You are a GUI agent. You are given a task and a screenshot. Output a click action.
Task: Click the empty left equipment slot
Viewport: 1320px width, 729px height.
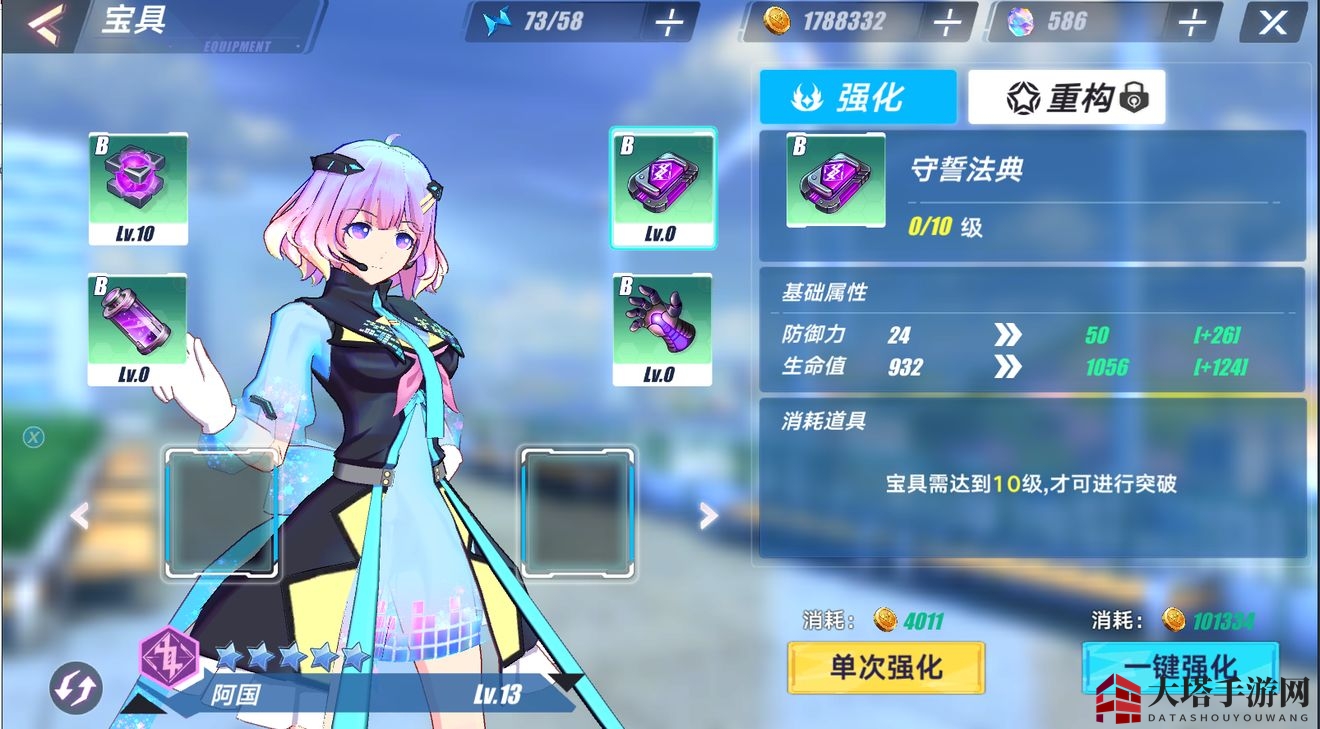point(220,513)
